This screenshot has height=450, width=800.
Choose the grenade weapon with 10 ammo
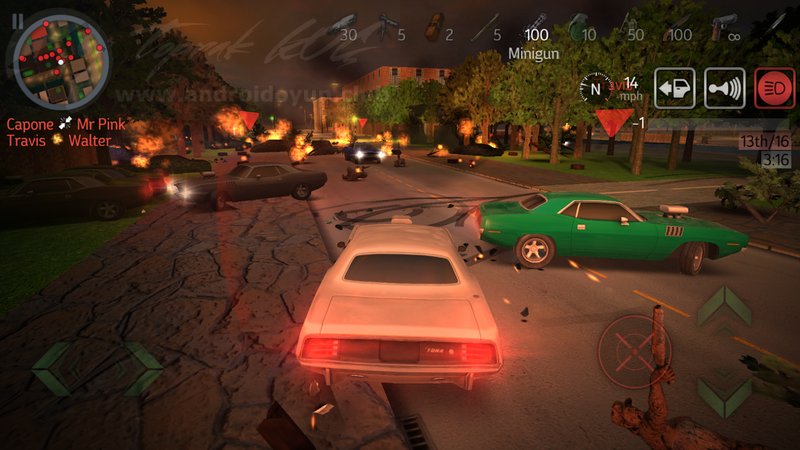point(580,26)
